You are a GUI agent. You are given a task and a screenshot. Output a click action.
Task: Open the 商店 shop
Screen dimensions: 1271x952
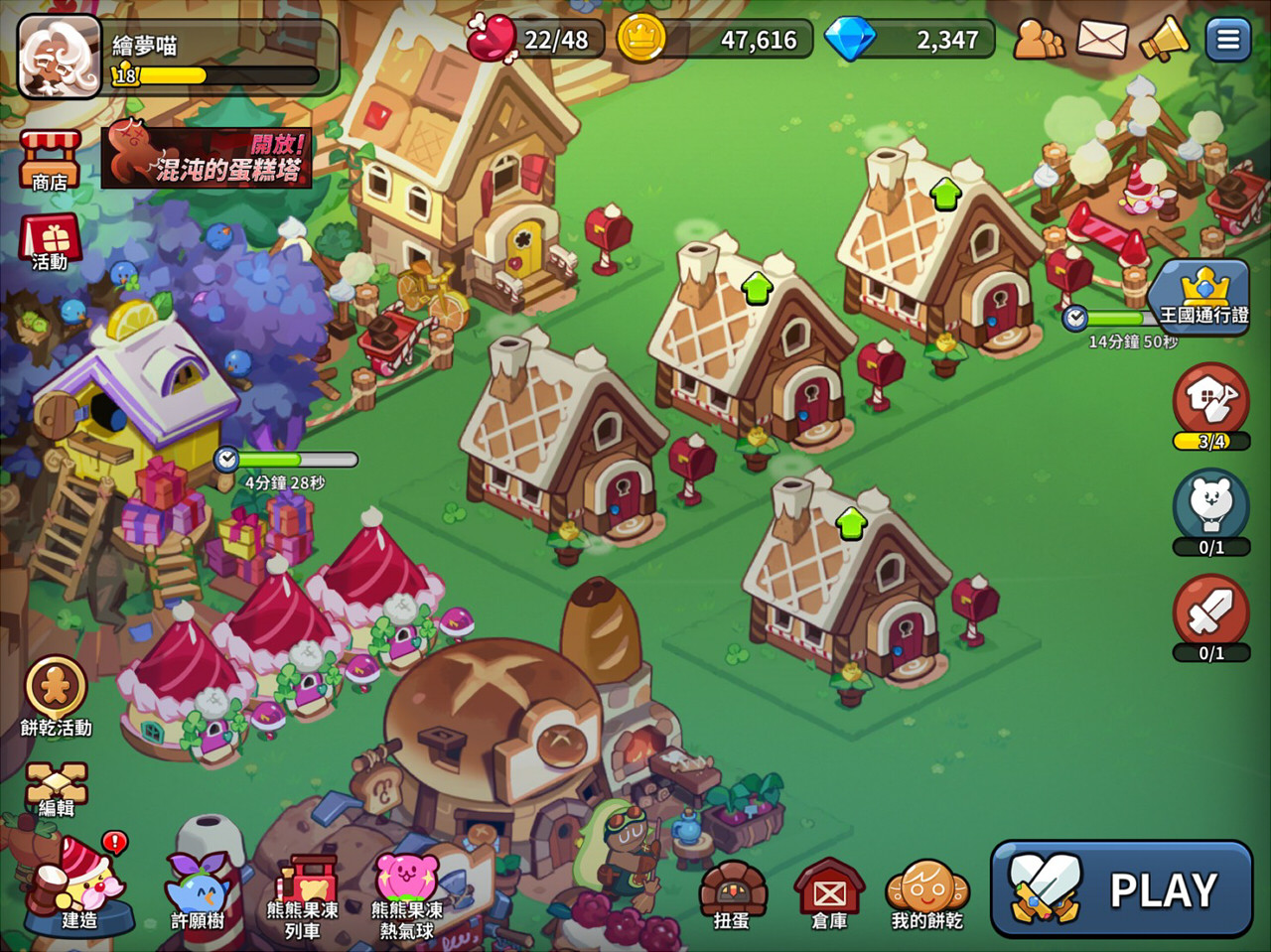tap(50, 159)
